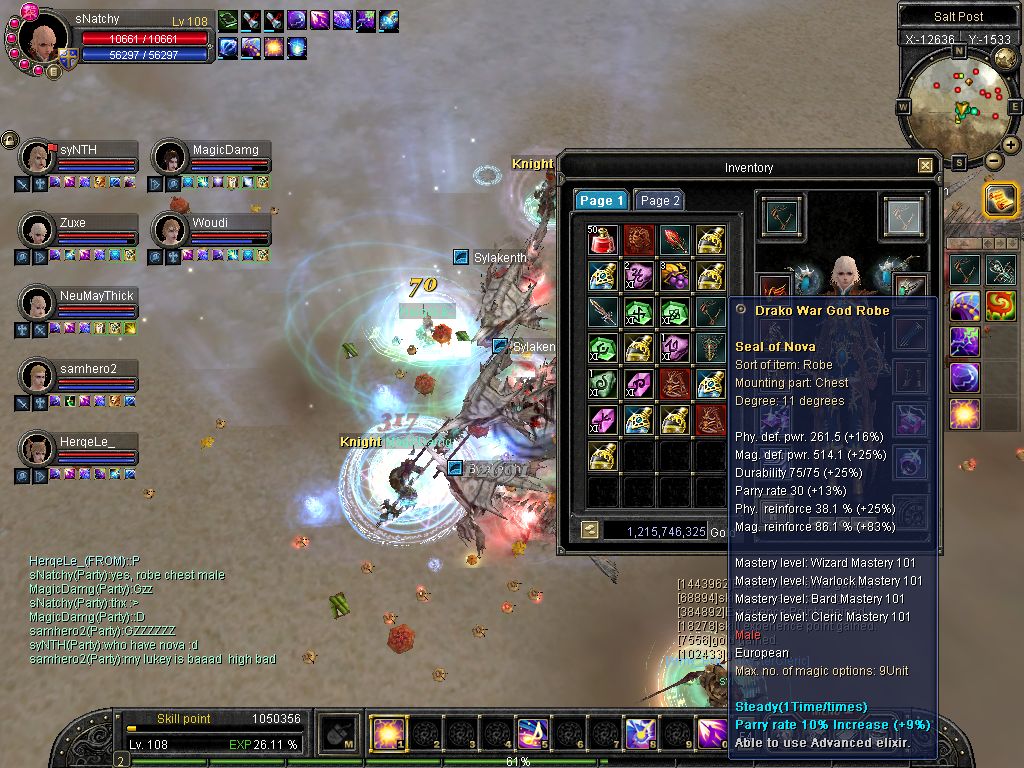This screenshot has height=768, width=1024.
Task: Use the music note skill in hotbar slot 5
Action: (x=531, y=735)
